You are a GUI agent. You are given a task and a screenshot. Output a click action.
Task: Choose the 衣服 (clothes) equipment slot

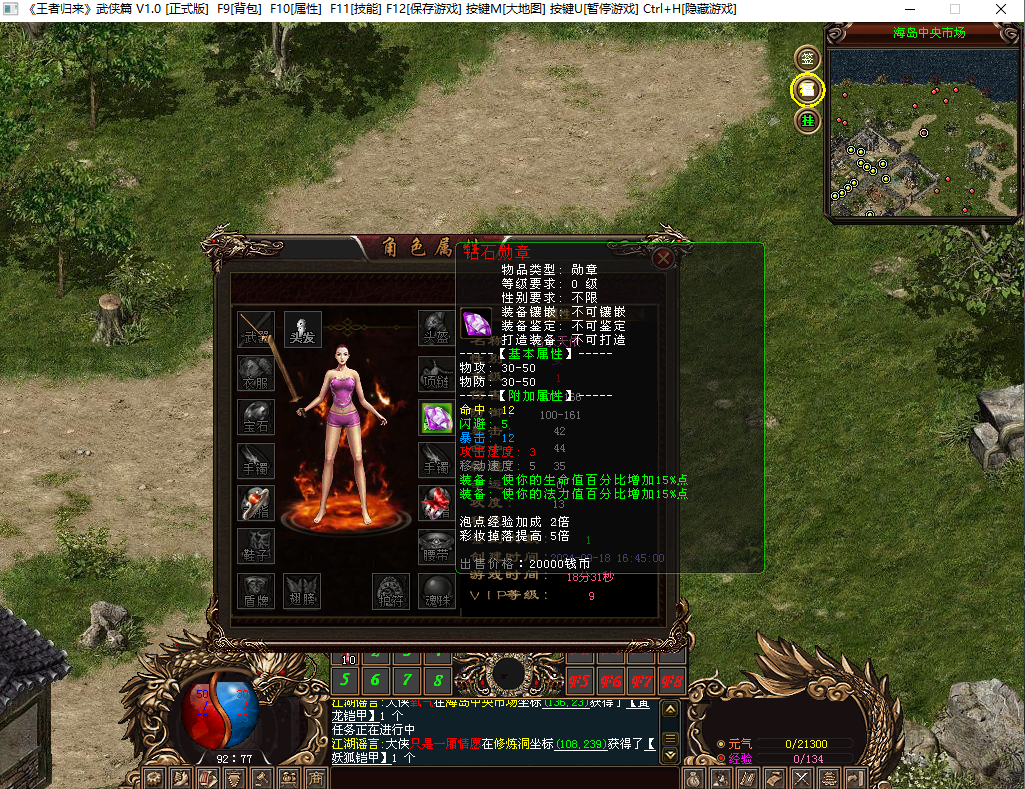(x=256, y=375)
